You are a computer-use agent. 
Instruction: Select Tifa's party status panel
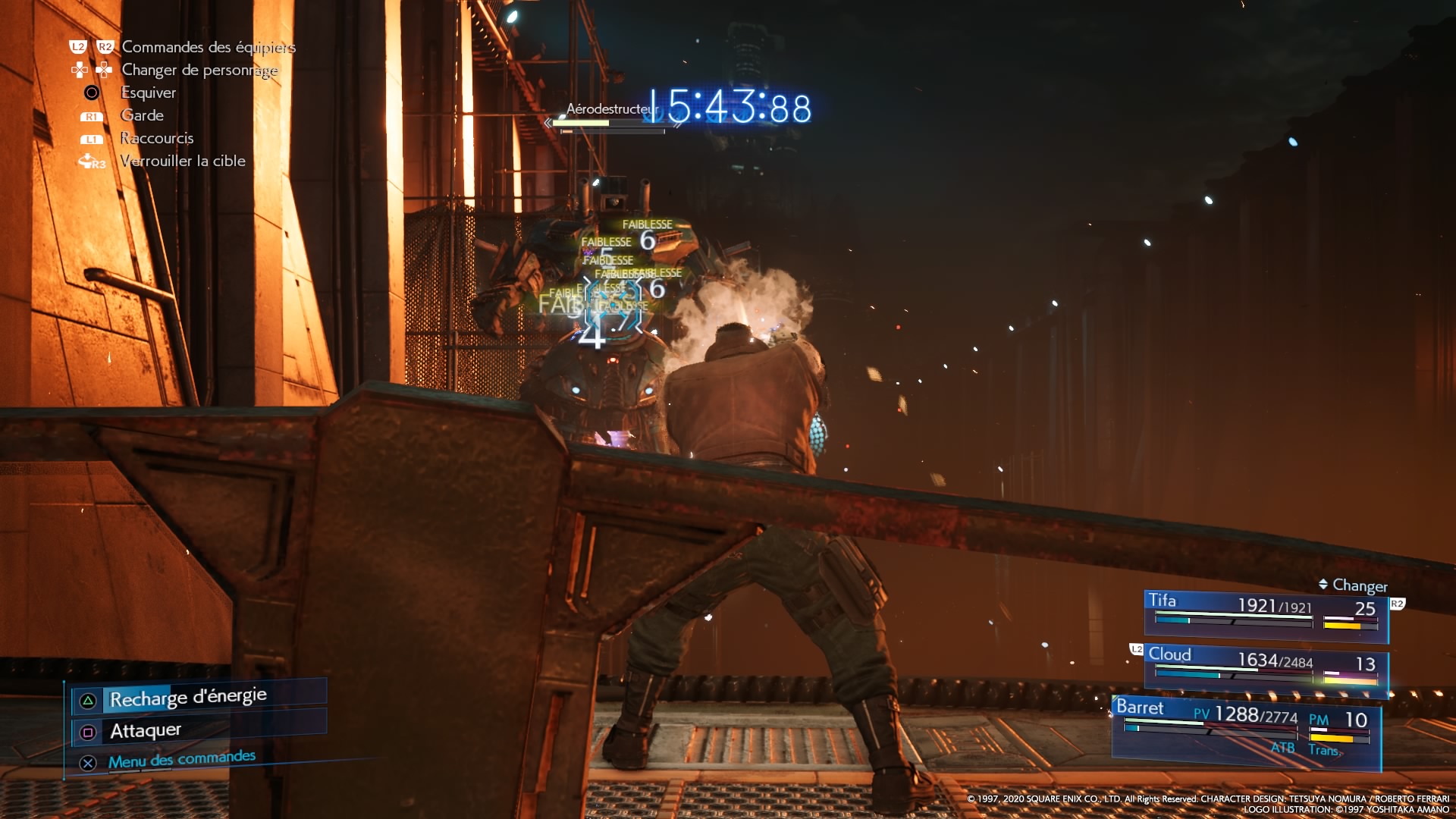click(x=1266, y=614)
